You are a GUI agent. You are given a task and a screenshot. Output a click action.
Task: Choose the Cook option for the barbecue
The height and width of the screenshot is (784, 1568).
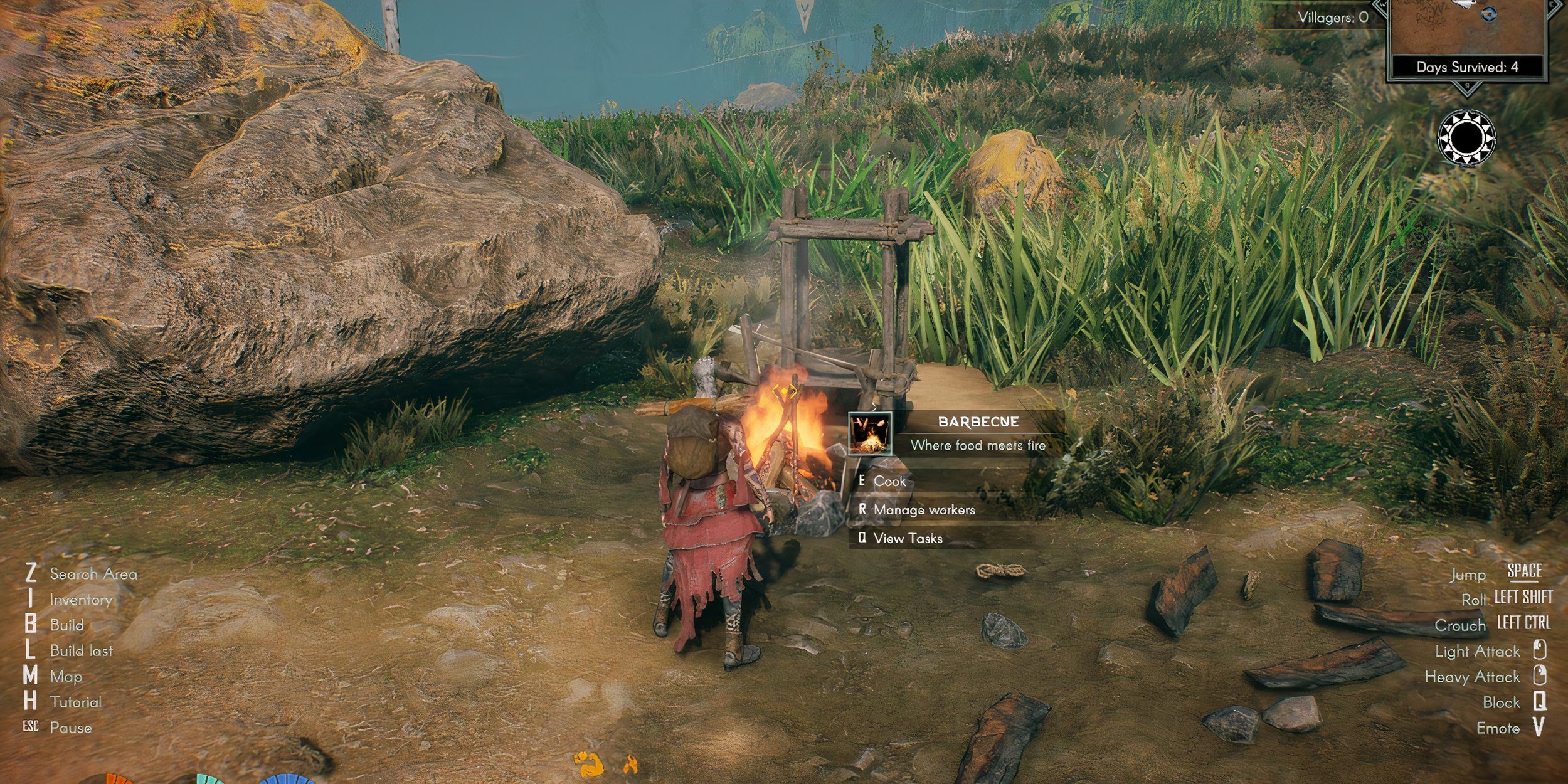(889, 481)
